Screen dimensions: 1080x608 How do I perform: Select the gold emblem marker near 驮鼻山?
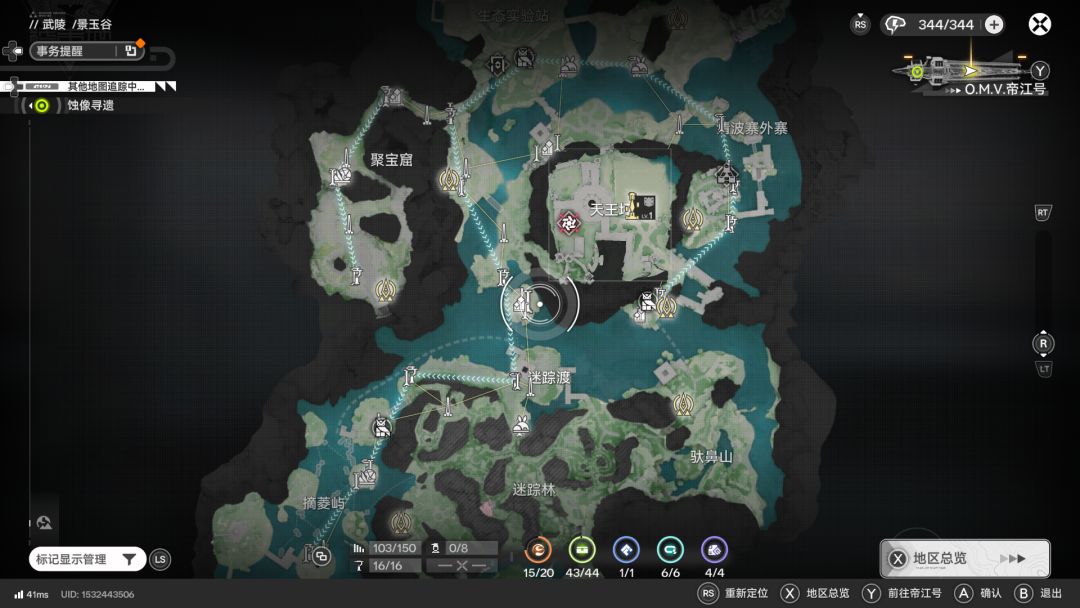point(684,404)
